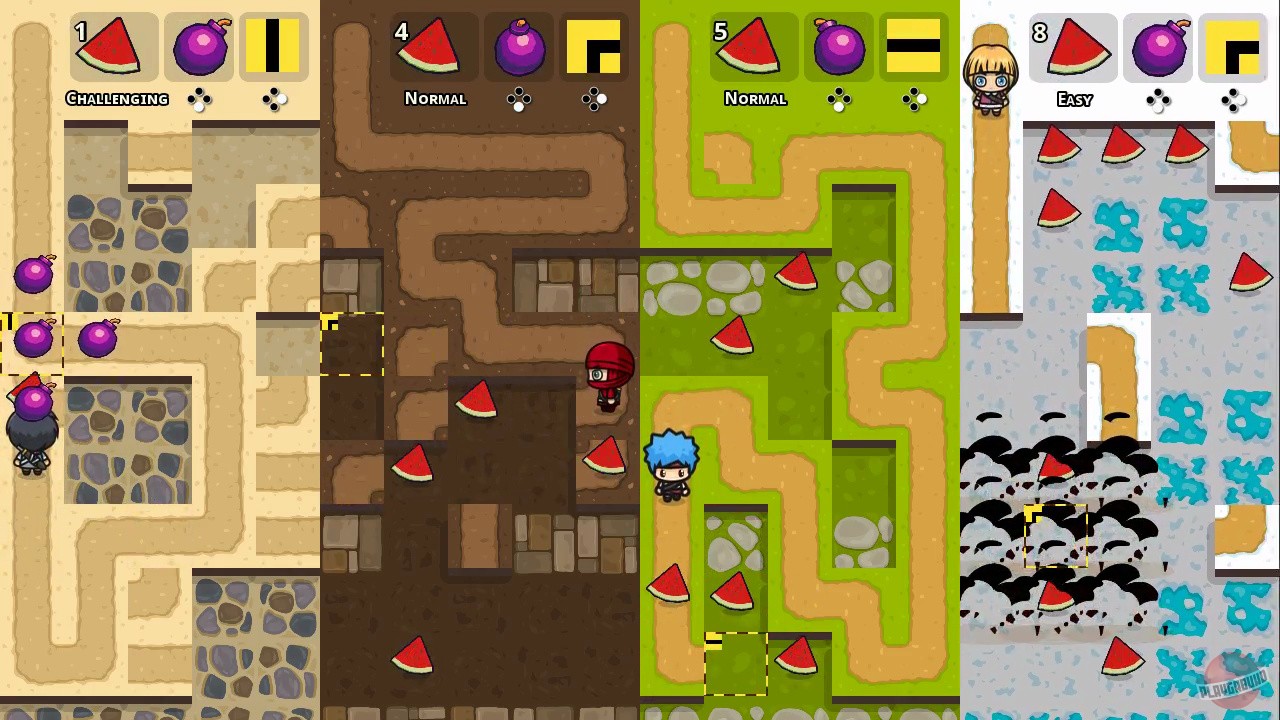Click the blue-haired ninja character on the green map
1280x720 pixels.
coord(671,465)
